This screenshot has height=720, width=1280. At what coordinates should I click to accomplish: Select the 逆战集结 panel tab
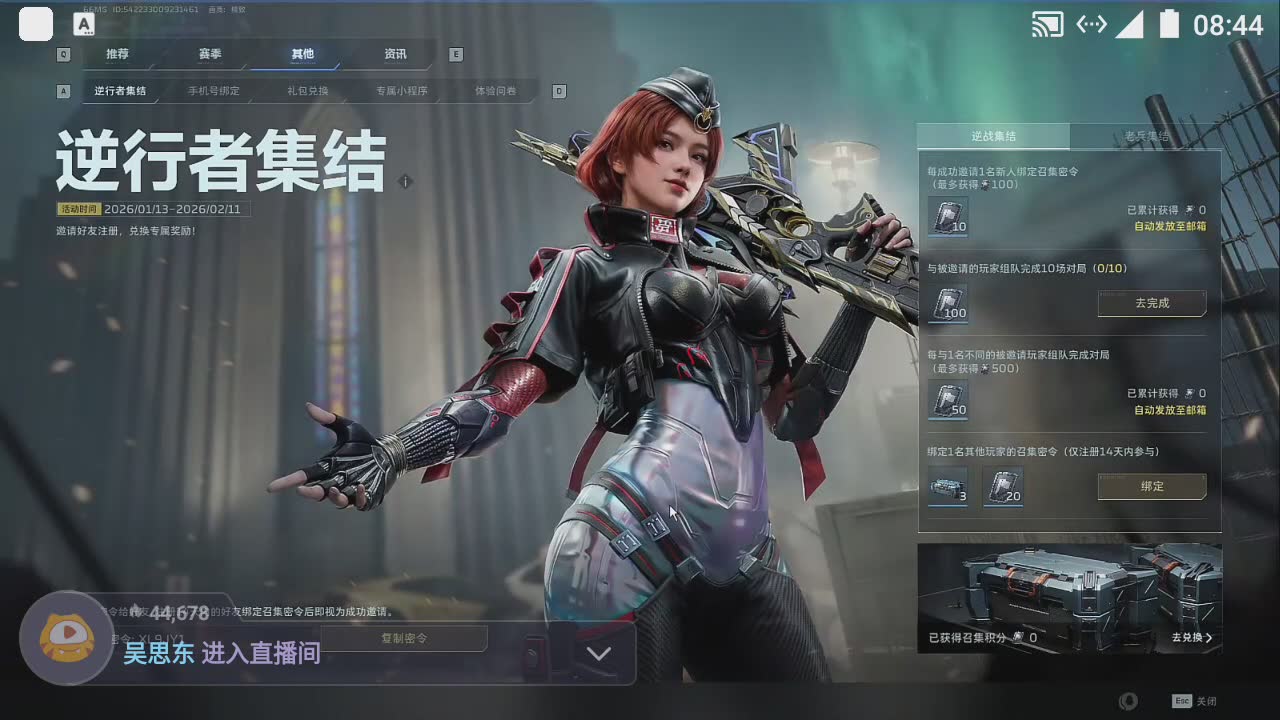(x=993, y=136)
